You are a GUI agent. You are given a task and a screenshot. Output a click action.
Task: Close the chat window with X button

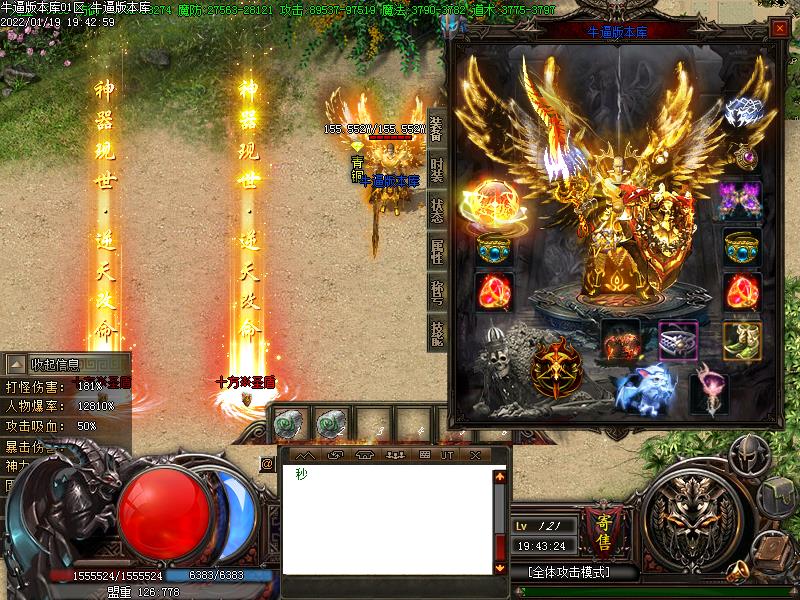coord(475,455)
